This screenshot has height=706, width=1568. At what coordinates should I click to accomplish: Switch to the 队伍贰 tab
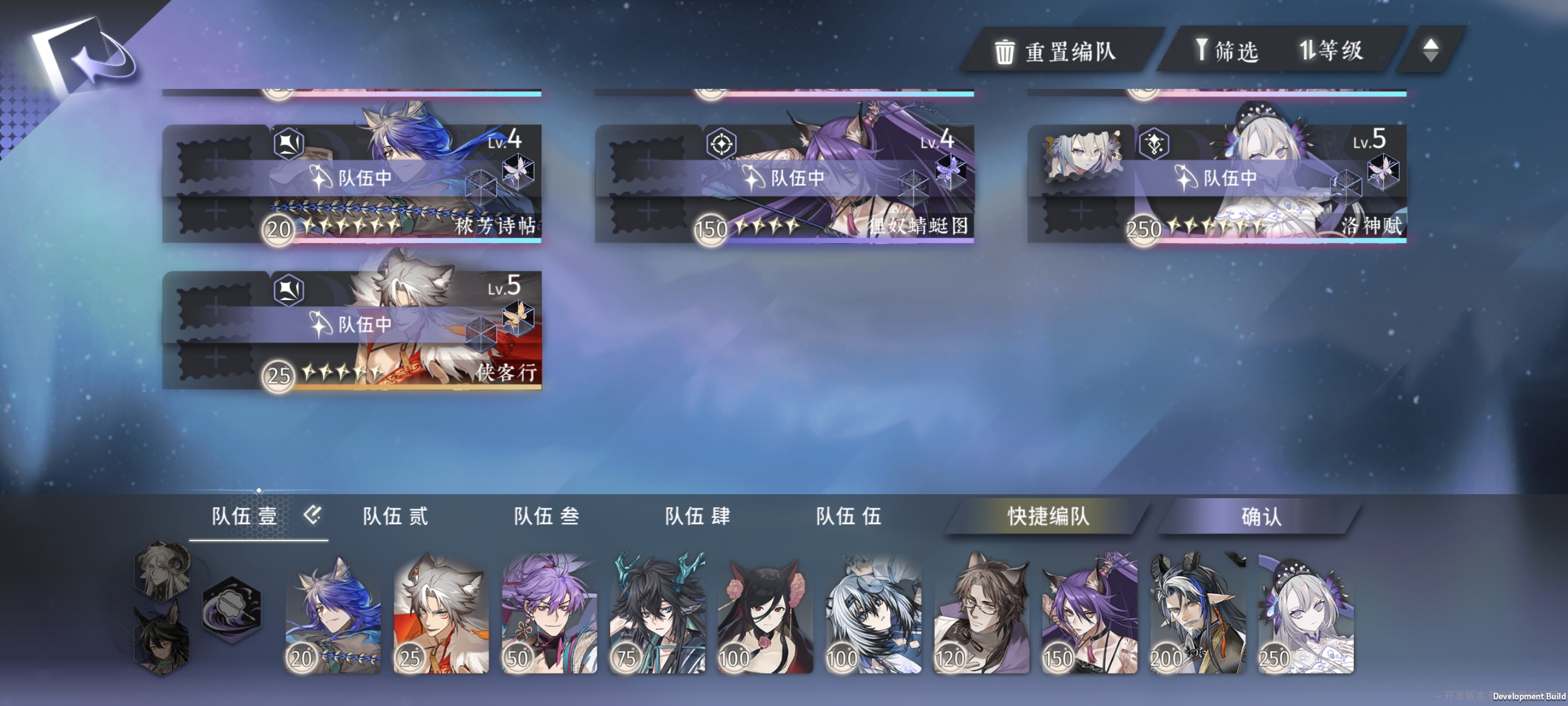[396, 514]
